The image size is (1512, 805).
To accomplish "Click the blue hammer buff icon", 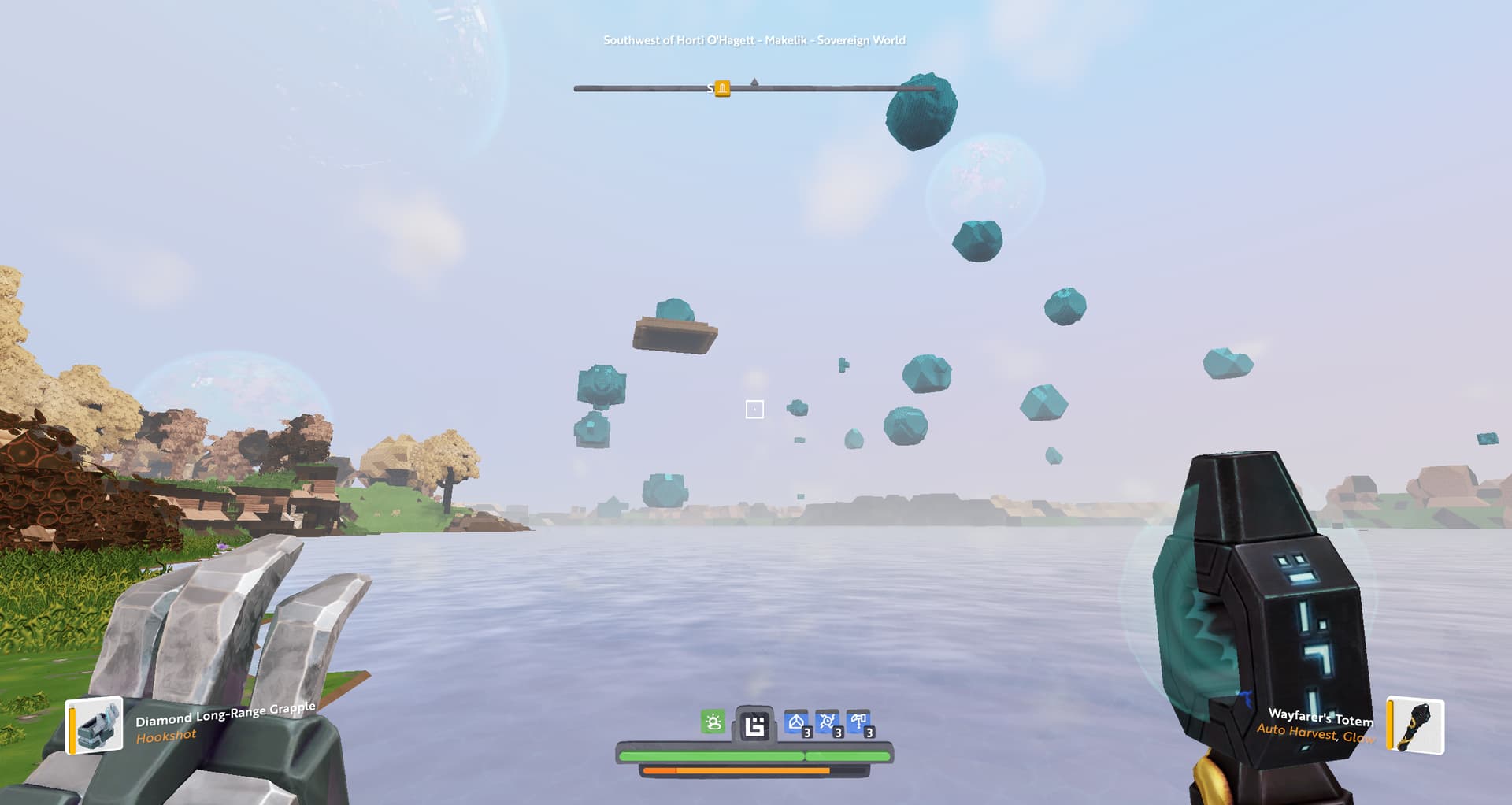I will click(x=858, y=722).
